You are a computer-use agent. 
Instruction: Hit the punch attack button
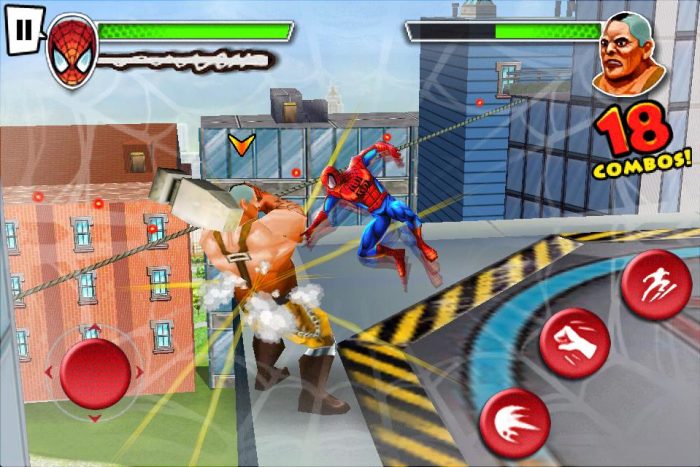[574, 343]
